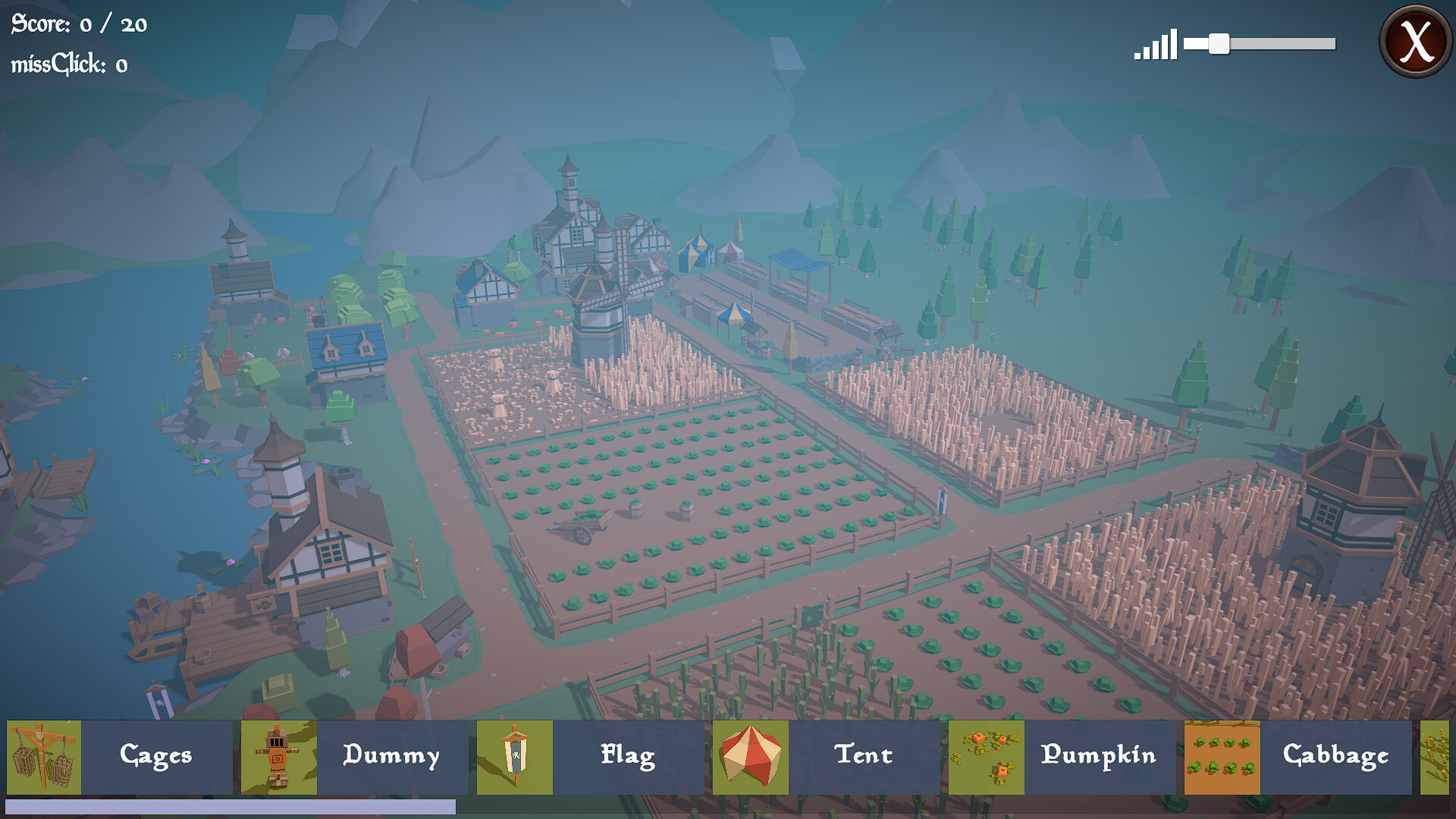Click the banner flag thumbnail

pyautogui.click(x=515, y=757)
